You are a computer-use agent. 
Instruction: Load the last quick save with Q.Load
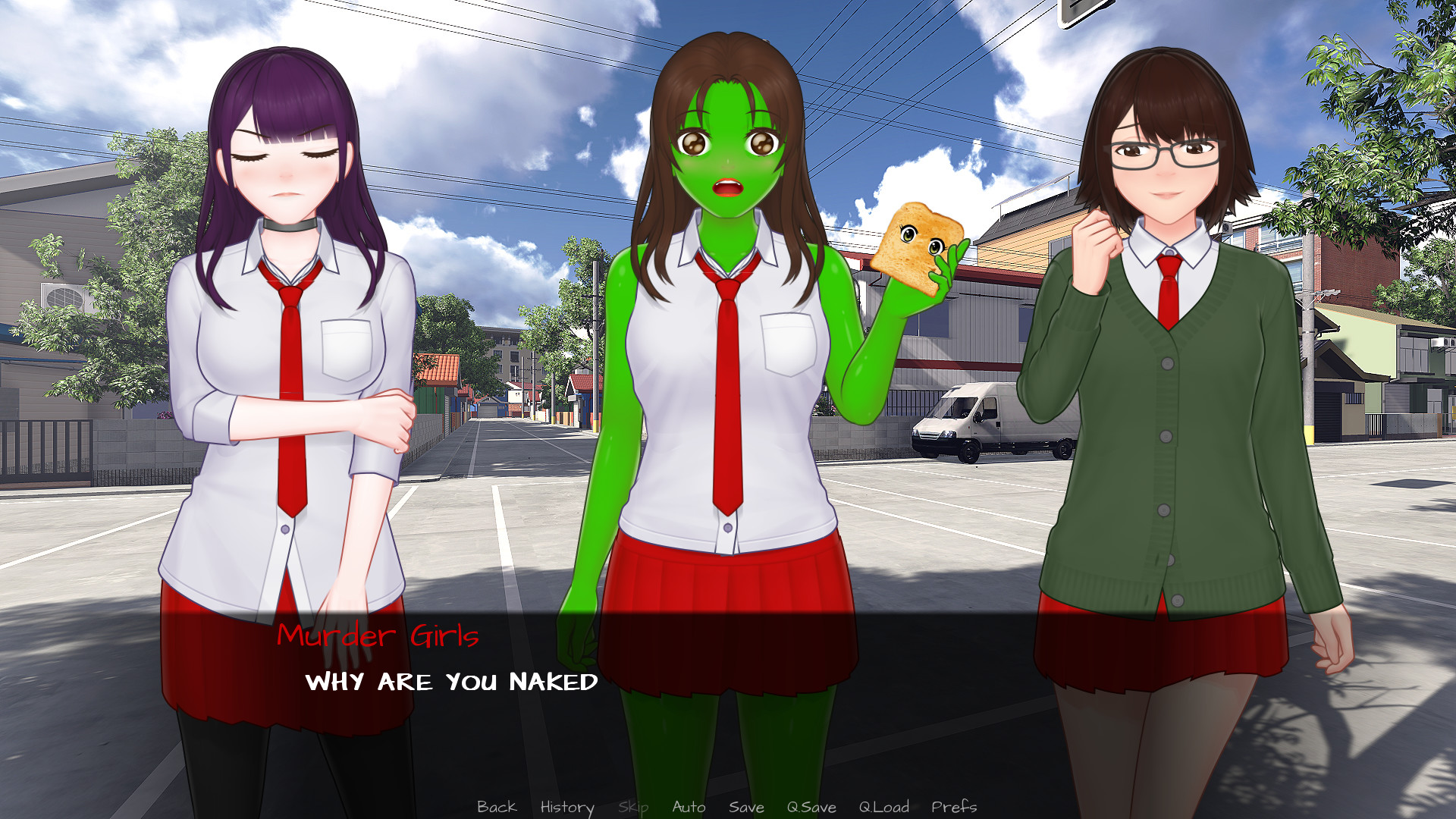point(883,807)
